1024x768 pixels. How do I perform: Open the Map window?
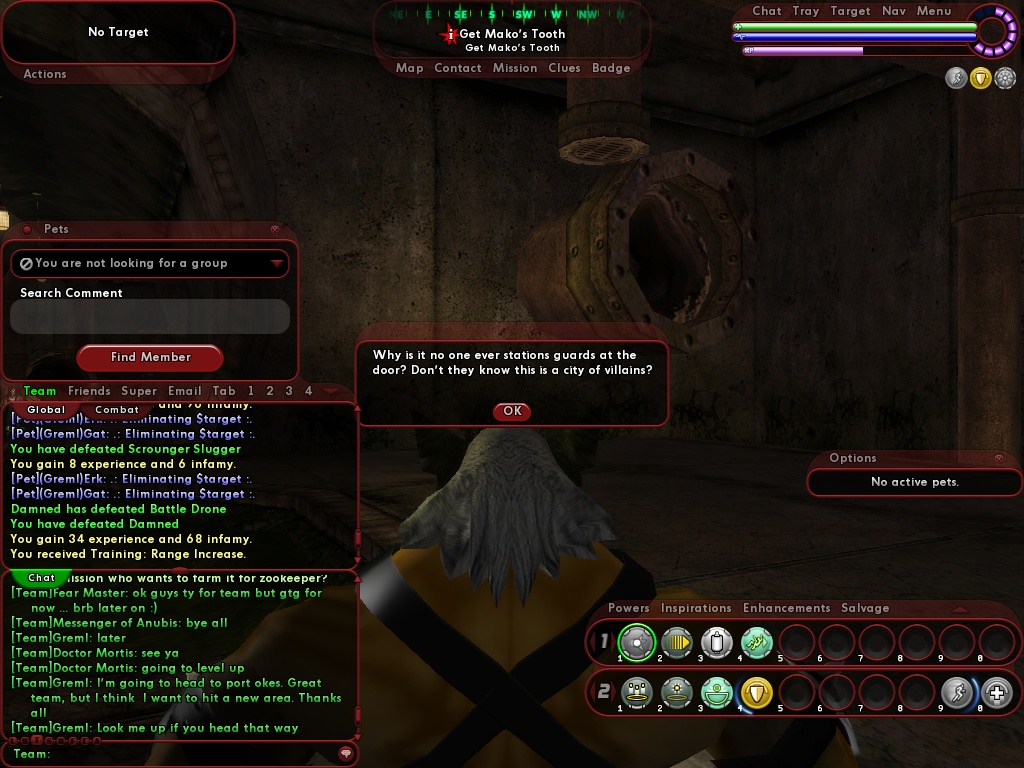[410, 68]
